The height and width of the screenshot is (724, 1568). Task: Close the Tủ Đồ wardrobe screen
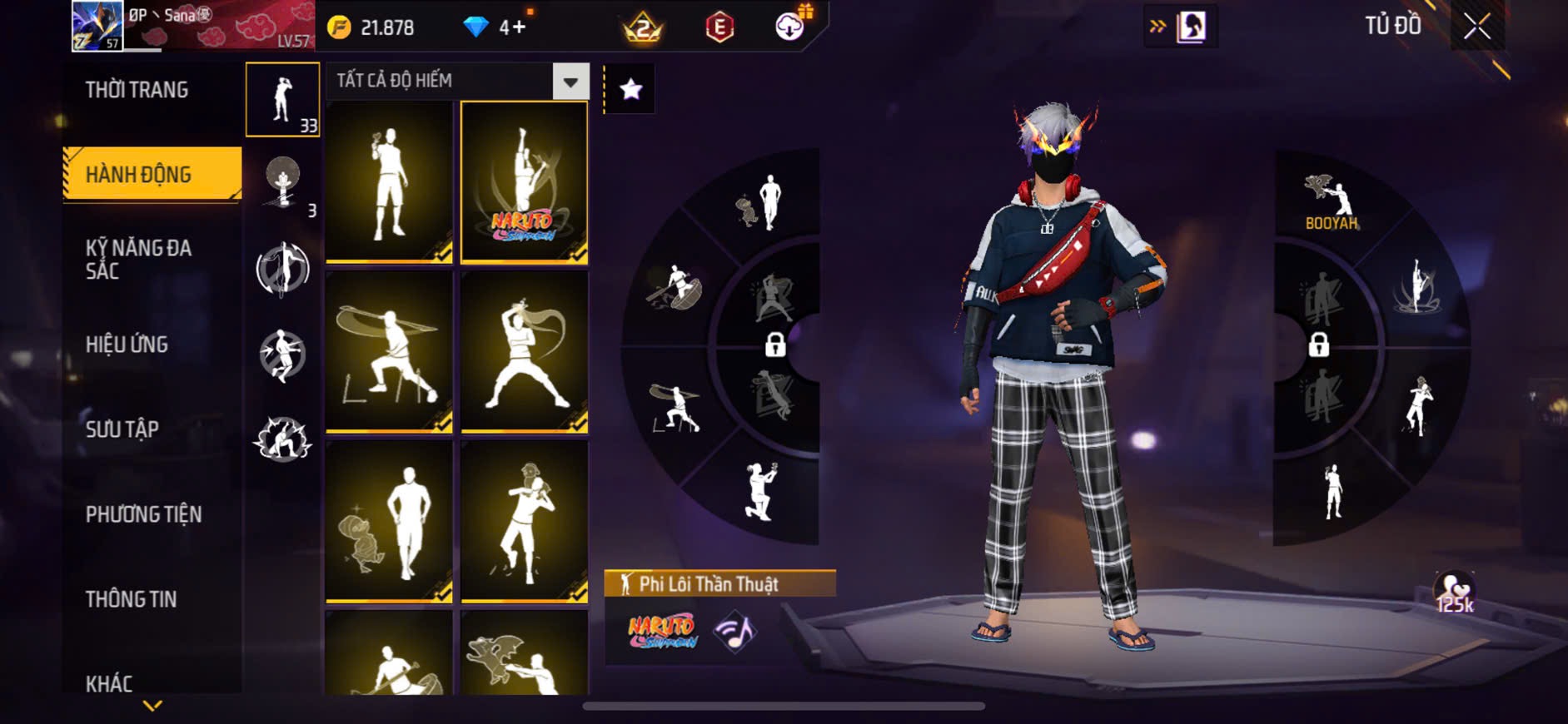[1476, 27]
